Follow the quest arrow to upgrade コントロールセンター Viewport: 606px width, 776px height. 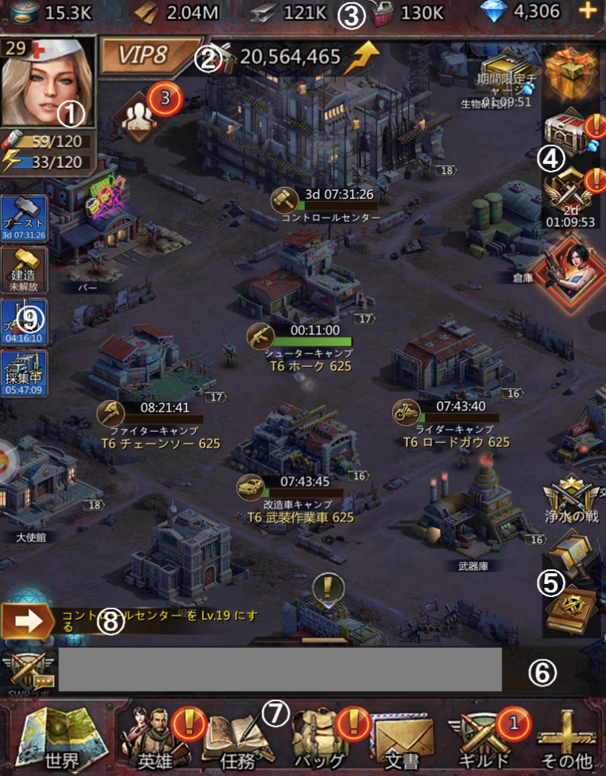click(27, 621)
